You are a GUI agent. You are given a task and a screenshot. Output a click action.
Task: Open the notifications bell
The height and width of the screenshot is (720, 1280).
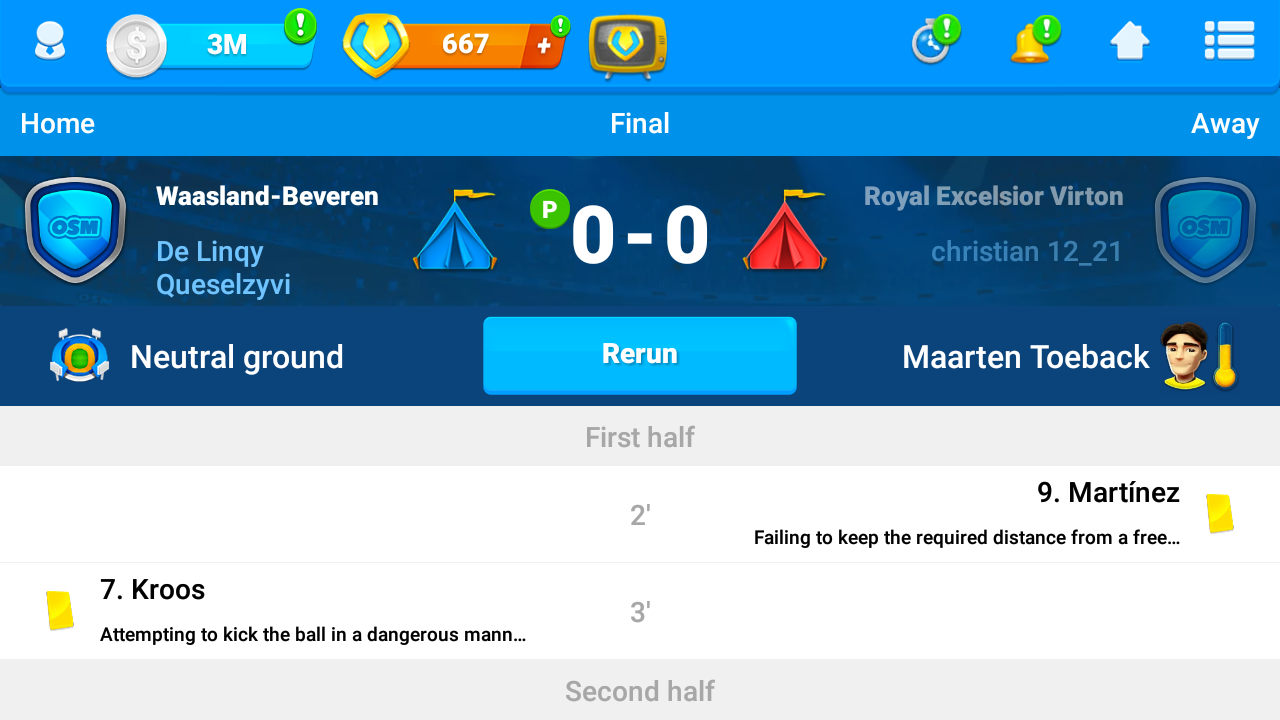pyautogui.click(x=1031, y=43)
